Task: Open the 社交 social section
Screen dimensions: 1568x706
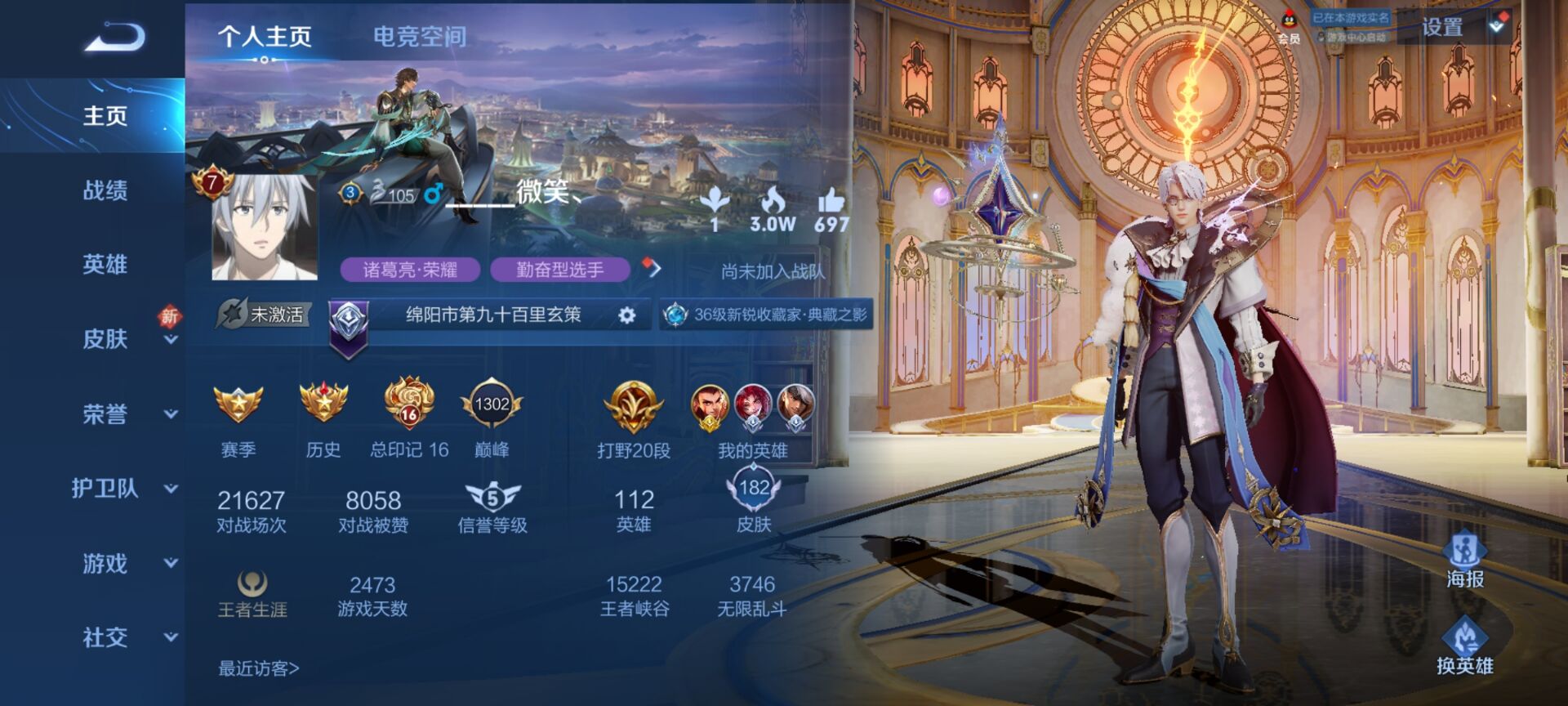Action: click(x=105, y=637)
